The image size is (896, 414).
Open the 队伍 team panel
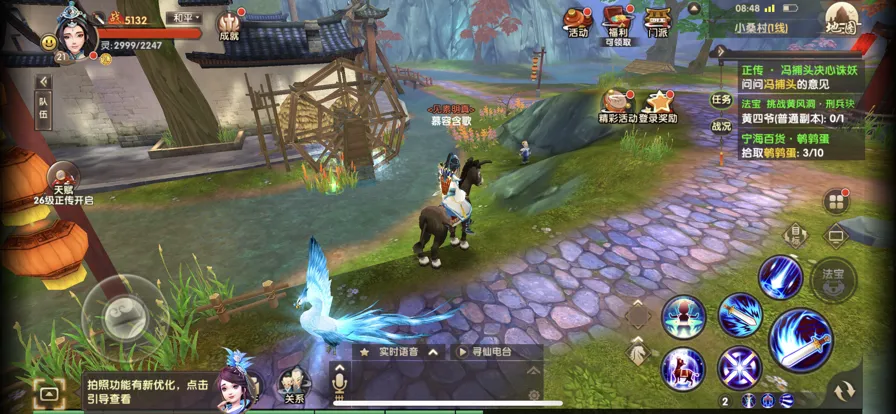click(44, 112)
